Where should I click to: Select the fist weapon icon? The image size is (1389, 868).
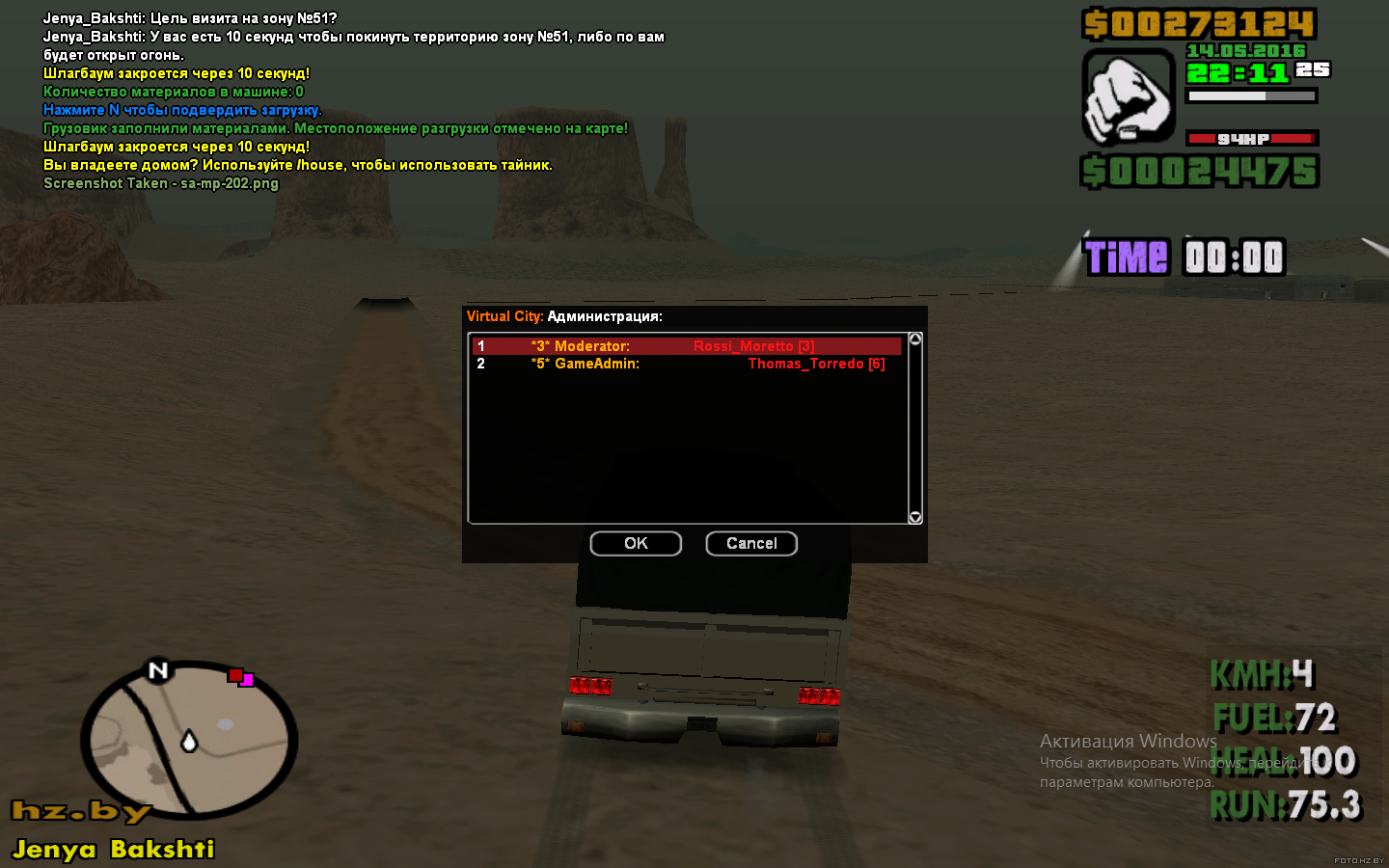point(1128,97)
